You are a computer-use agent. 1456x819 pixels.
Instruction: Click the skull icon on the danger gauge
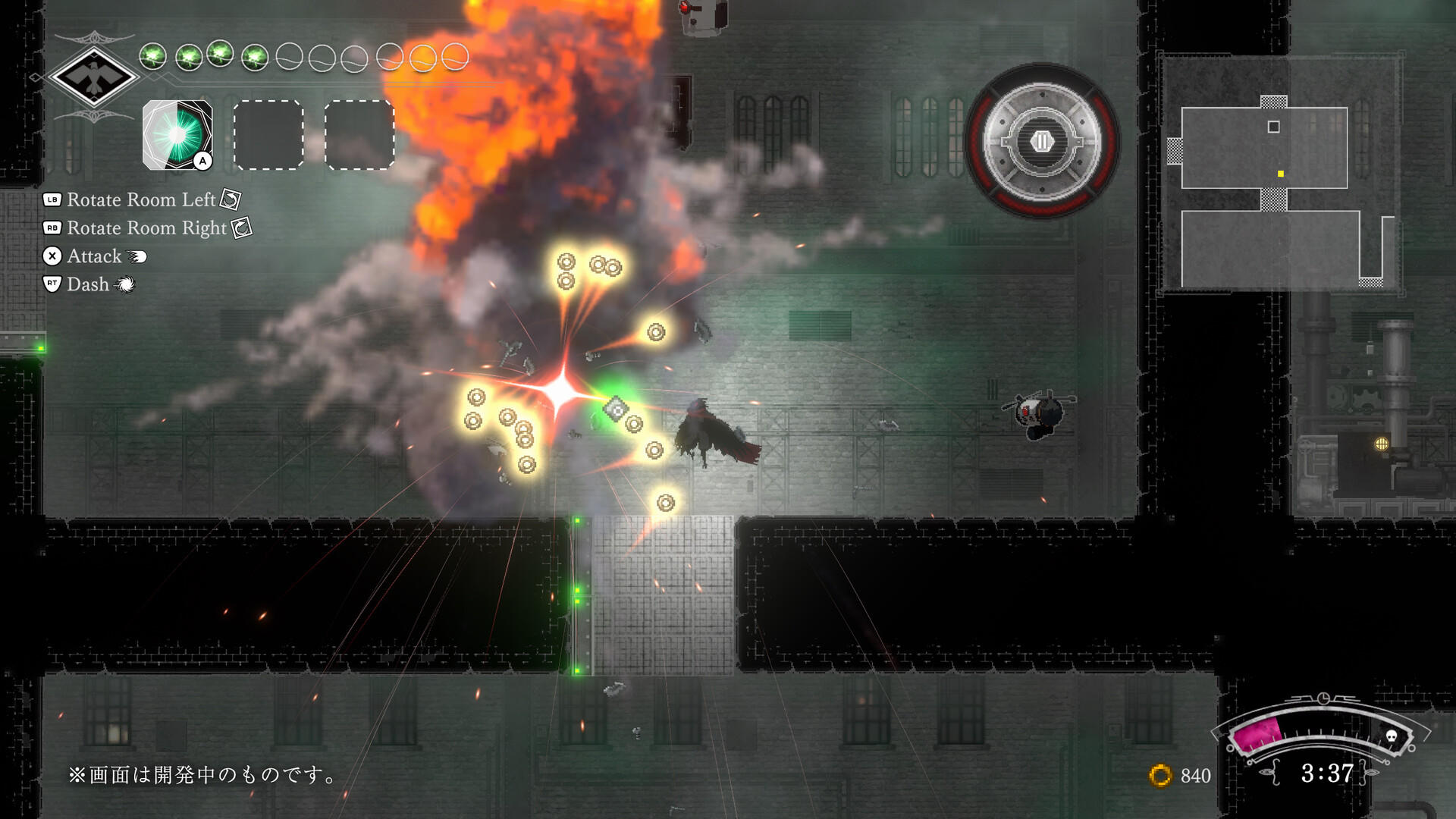click(1392, 737)
